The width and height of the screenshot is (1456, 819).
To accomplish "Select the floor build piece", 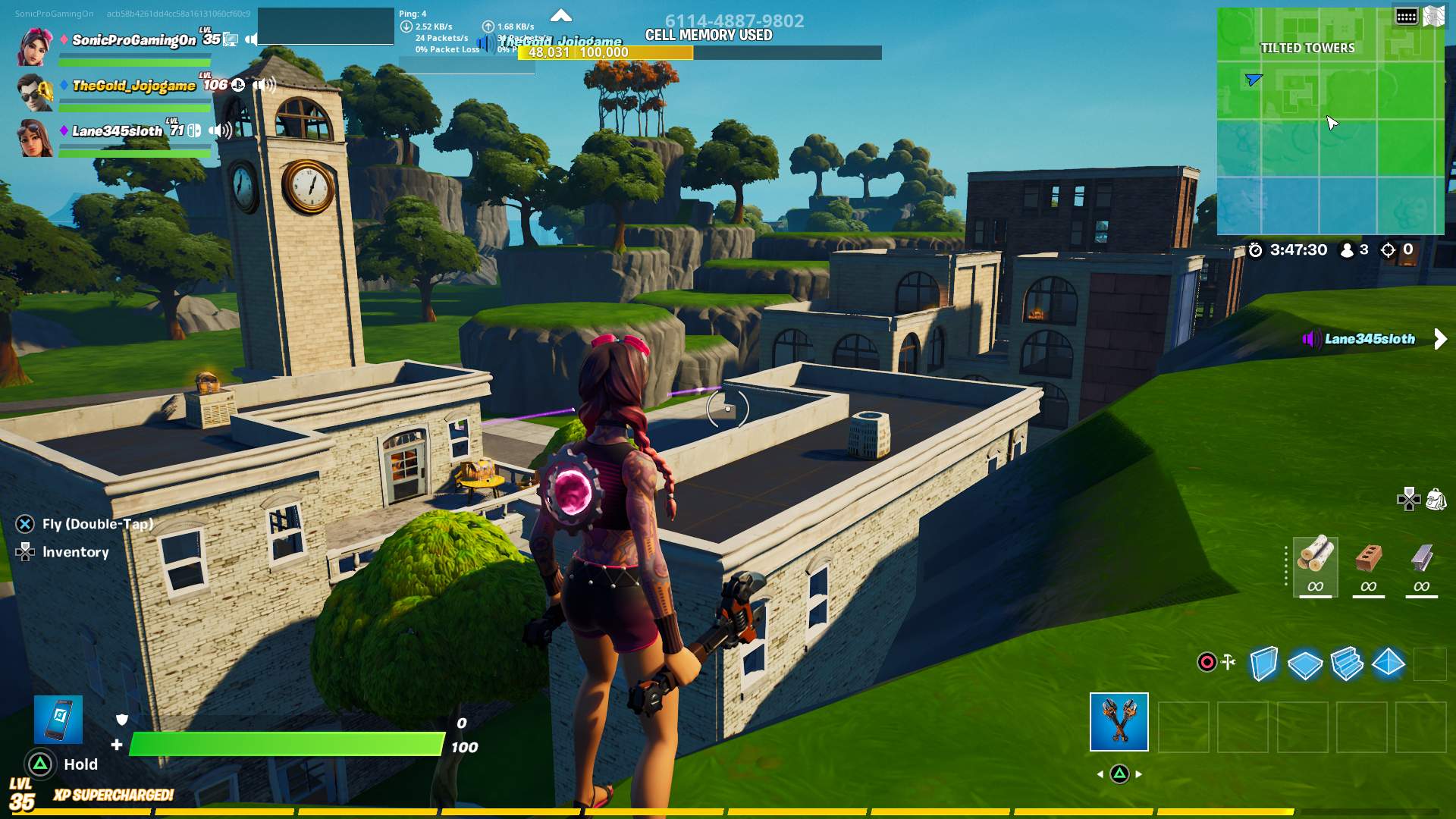I will point(1305,664).
